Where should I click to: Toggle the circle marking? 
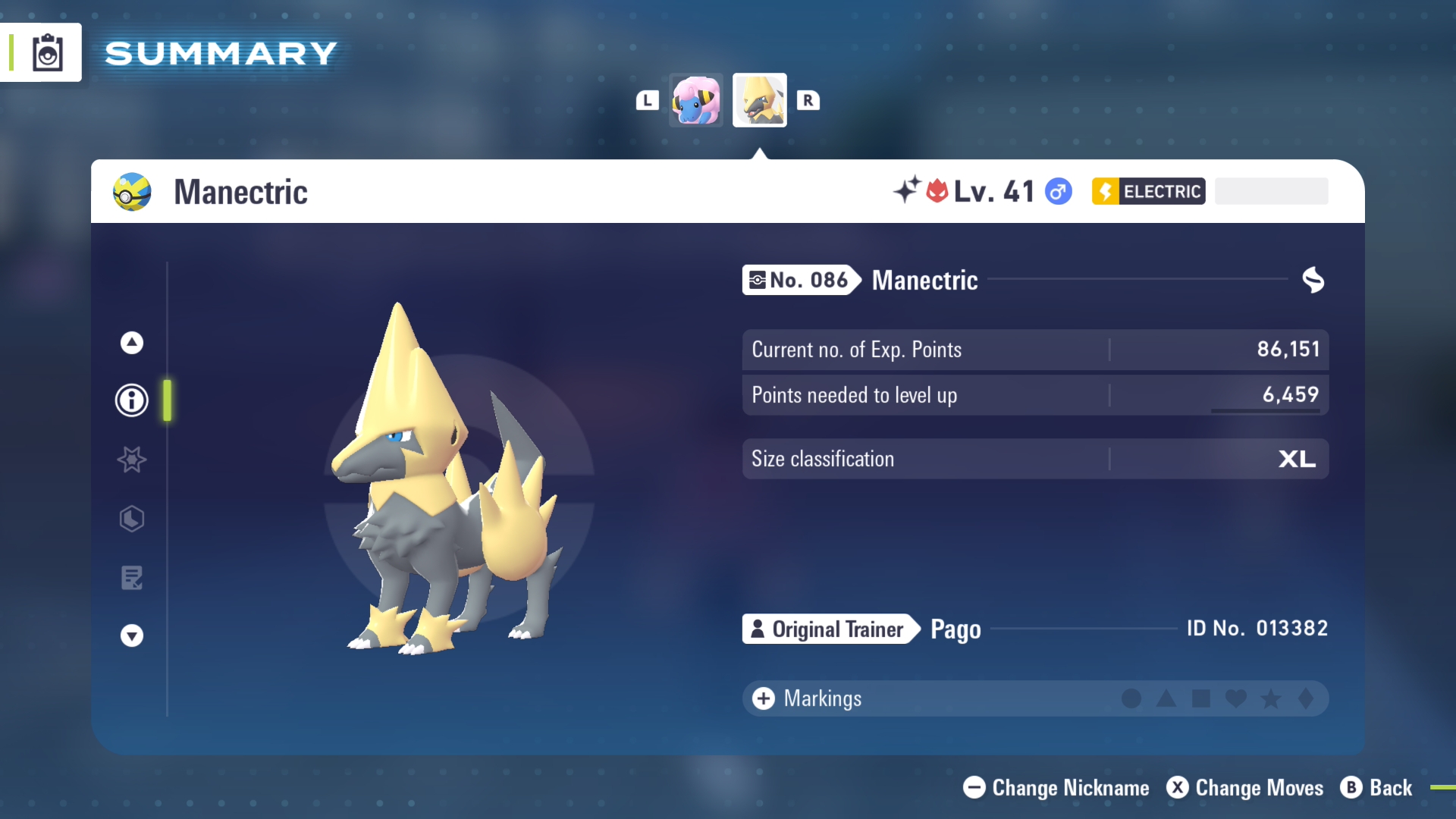[x=1131, y=698]
